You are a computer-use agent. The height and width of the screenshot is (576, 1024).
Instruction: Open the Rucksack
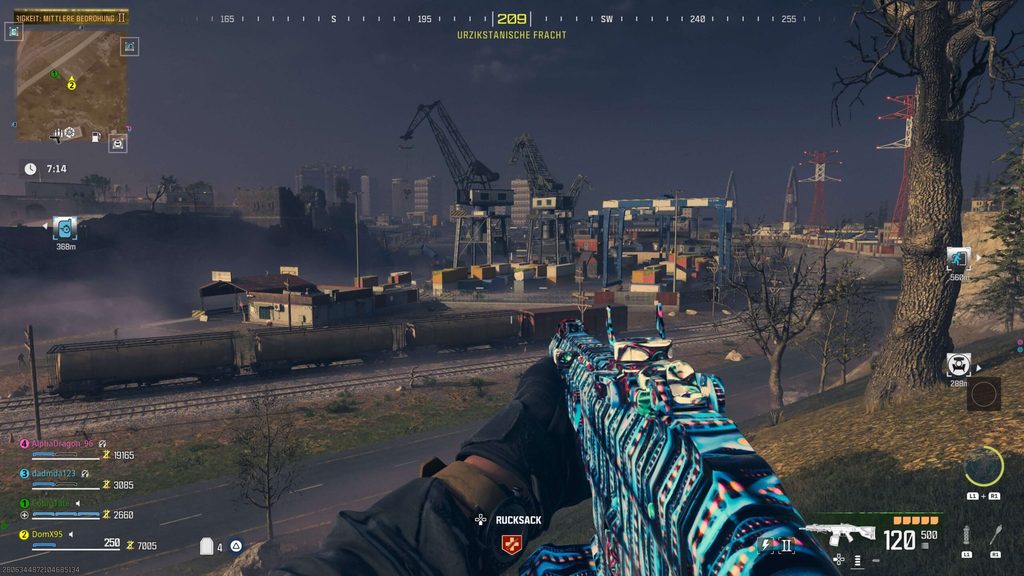click(518, 520)
